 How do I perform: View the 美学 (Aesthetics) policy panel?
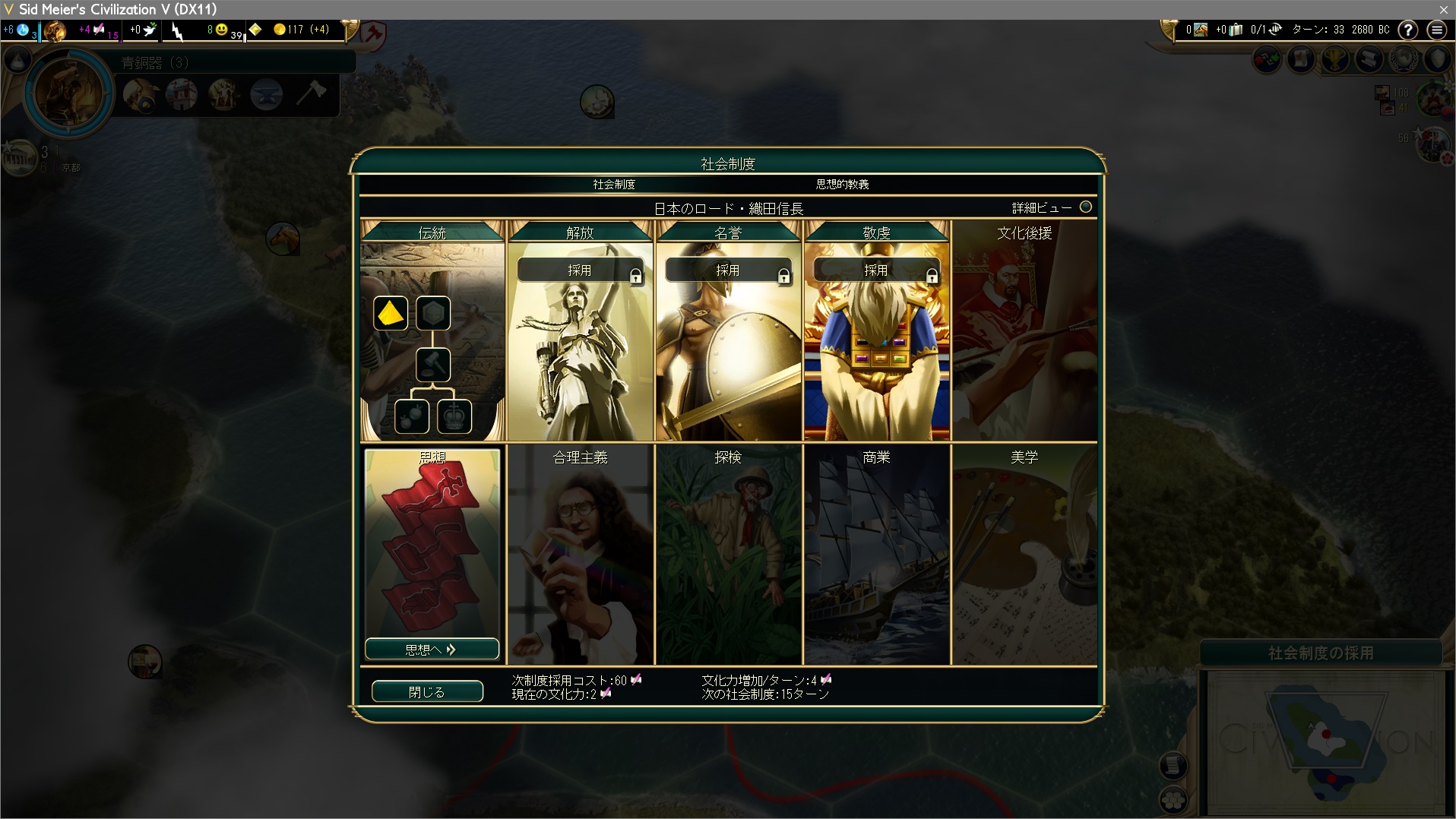click(1024, 555)
